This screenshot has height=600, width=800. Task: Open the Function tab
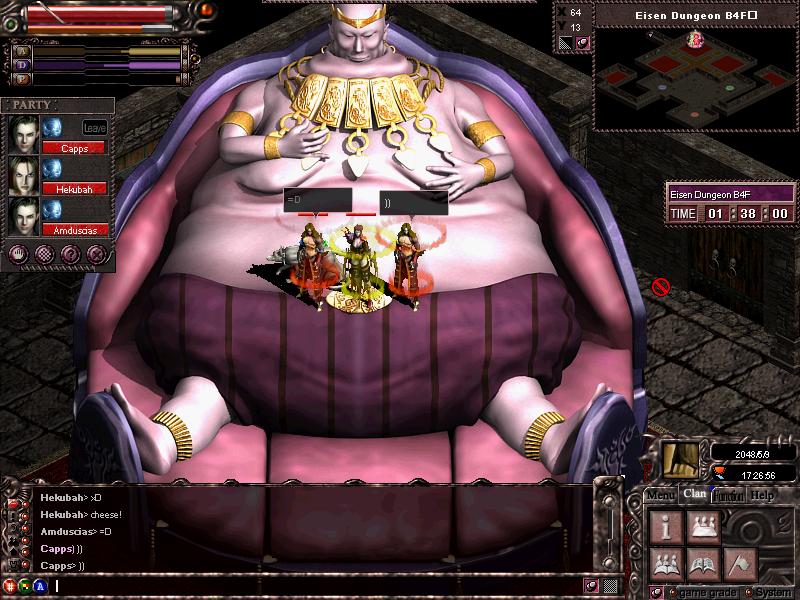[x=727, y=494]
